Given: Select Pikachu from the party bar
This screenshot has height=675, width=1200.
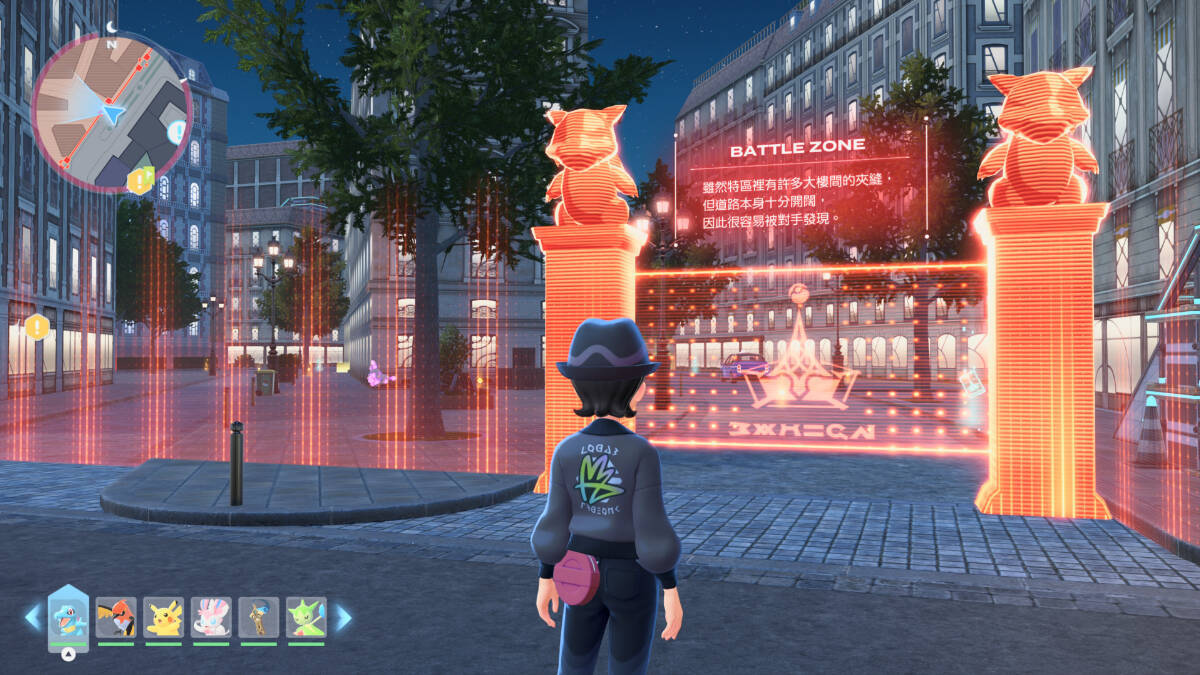Looking at the screenshot, I should pos(163,617).
